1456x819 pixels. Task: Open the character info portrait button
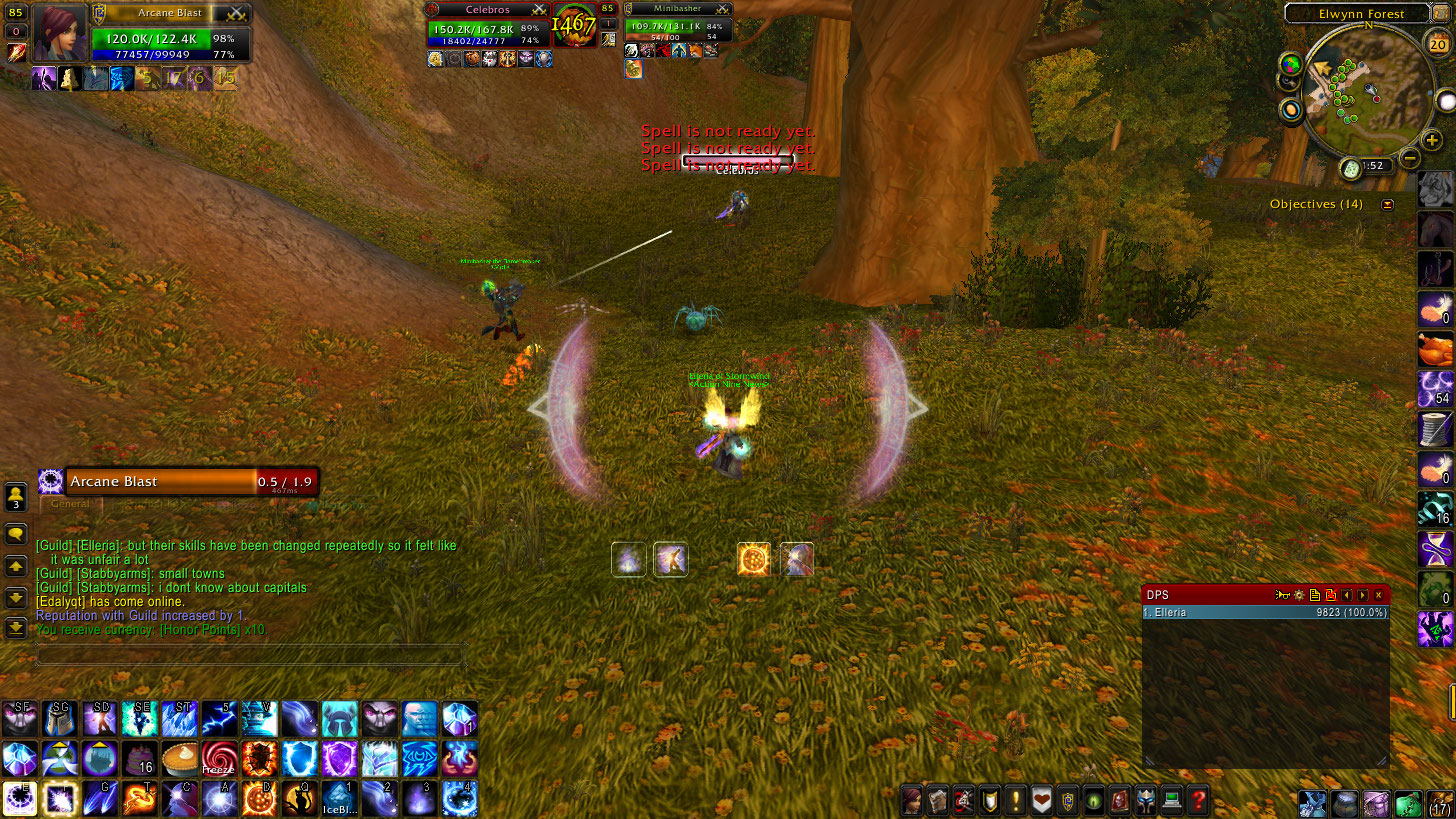[x=913, y=800]
